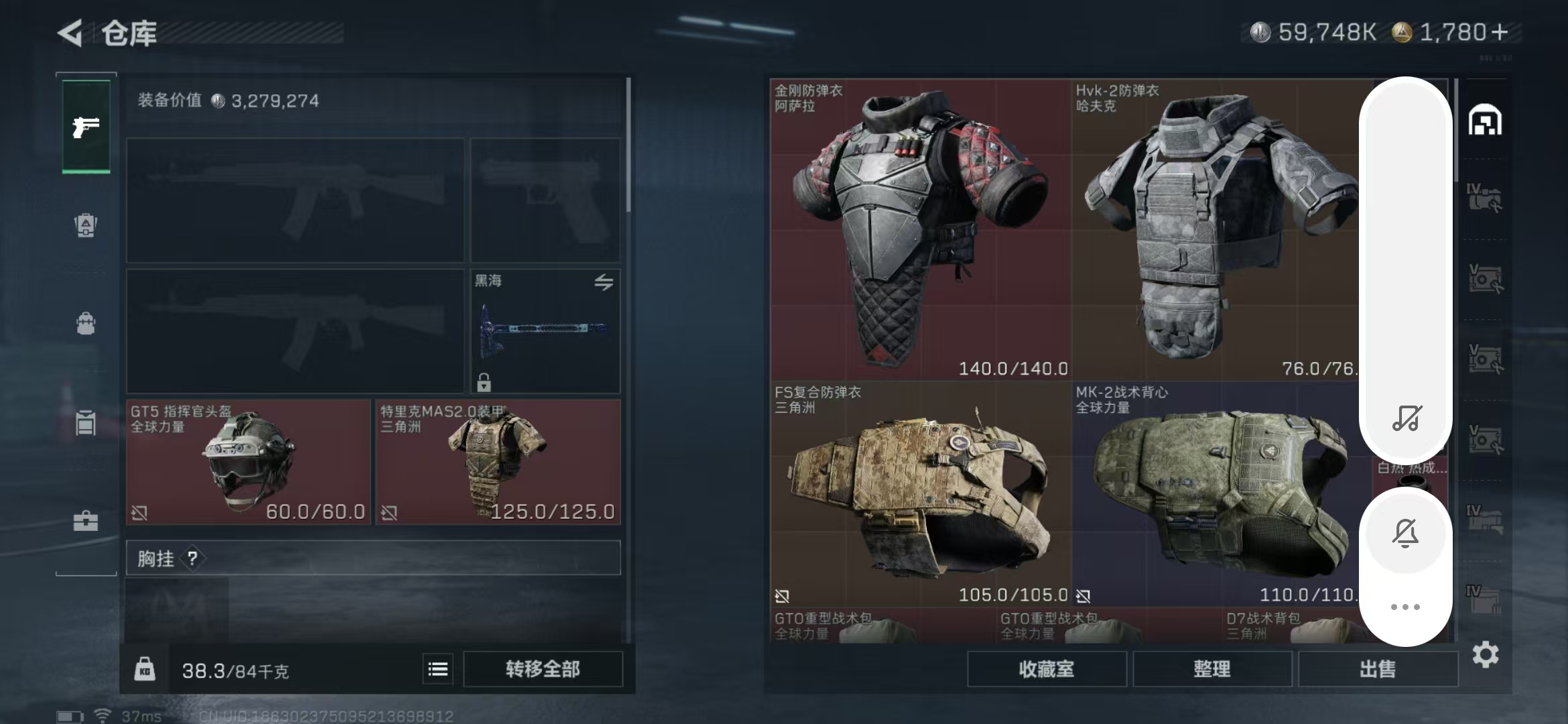Screen dimensions: 1568x724
Task: Select the 特里克MAS2.0装甲 armor slot
Action: point(497,462)
